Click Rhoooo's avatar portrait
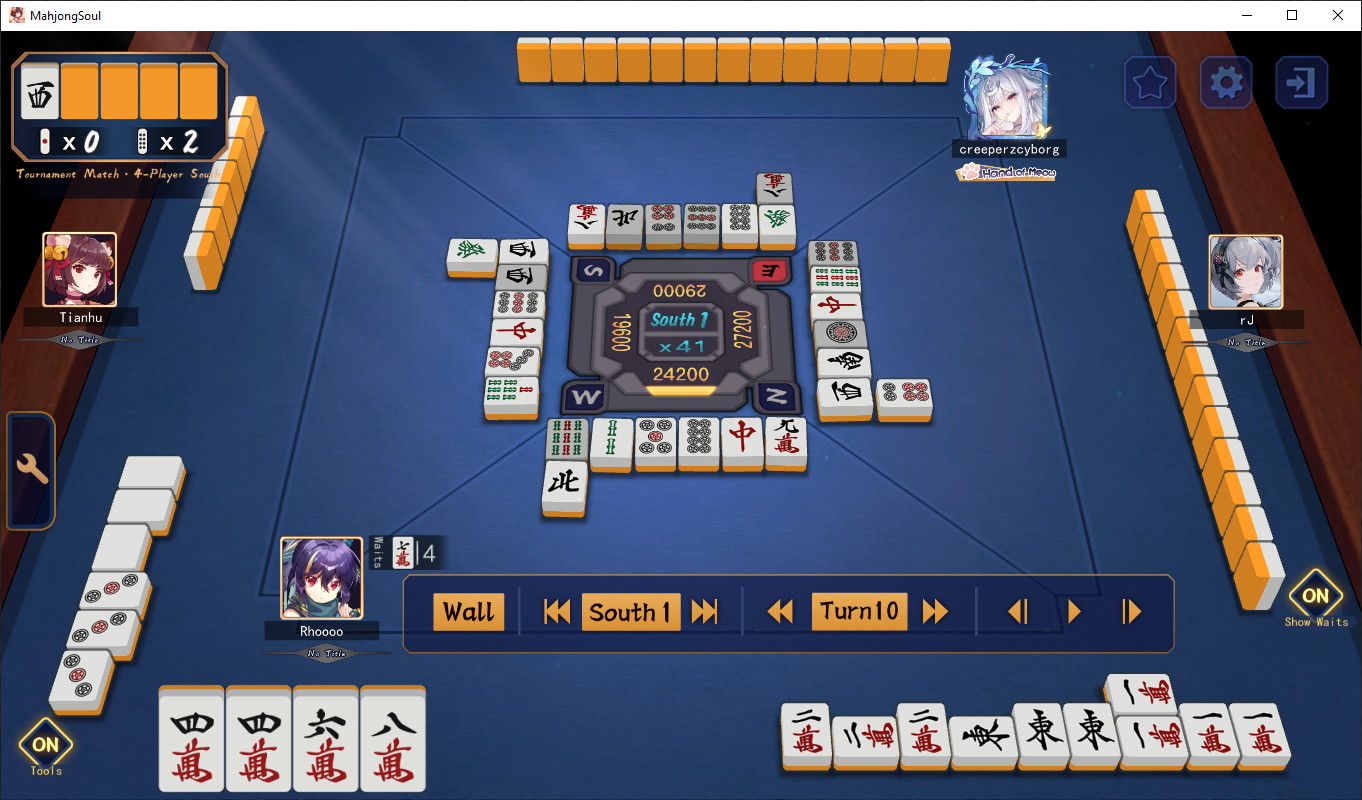The image size is (1362, 800). (x=322, y=580)
